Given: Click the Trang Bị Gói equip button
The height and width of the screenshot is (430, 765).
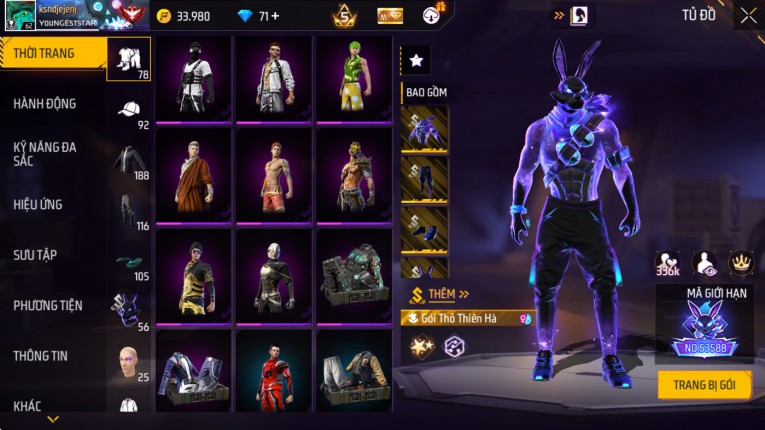Looking at the screenshot, I should click(x=704, y=385).
